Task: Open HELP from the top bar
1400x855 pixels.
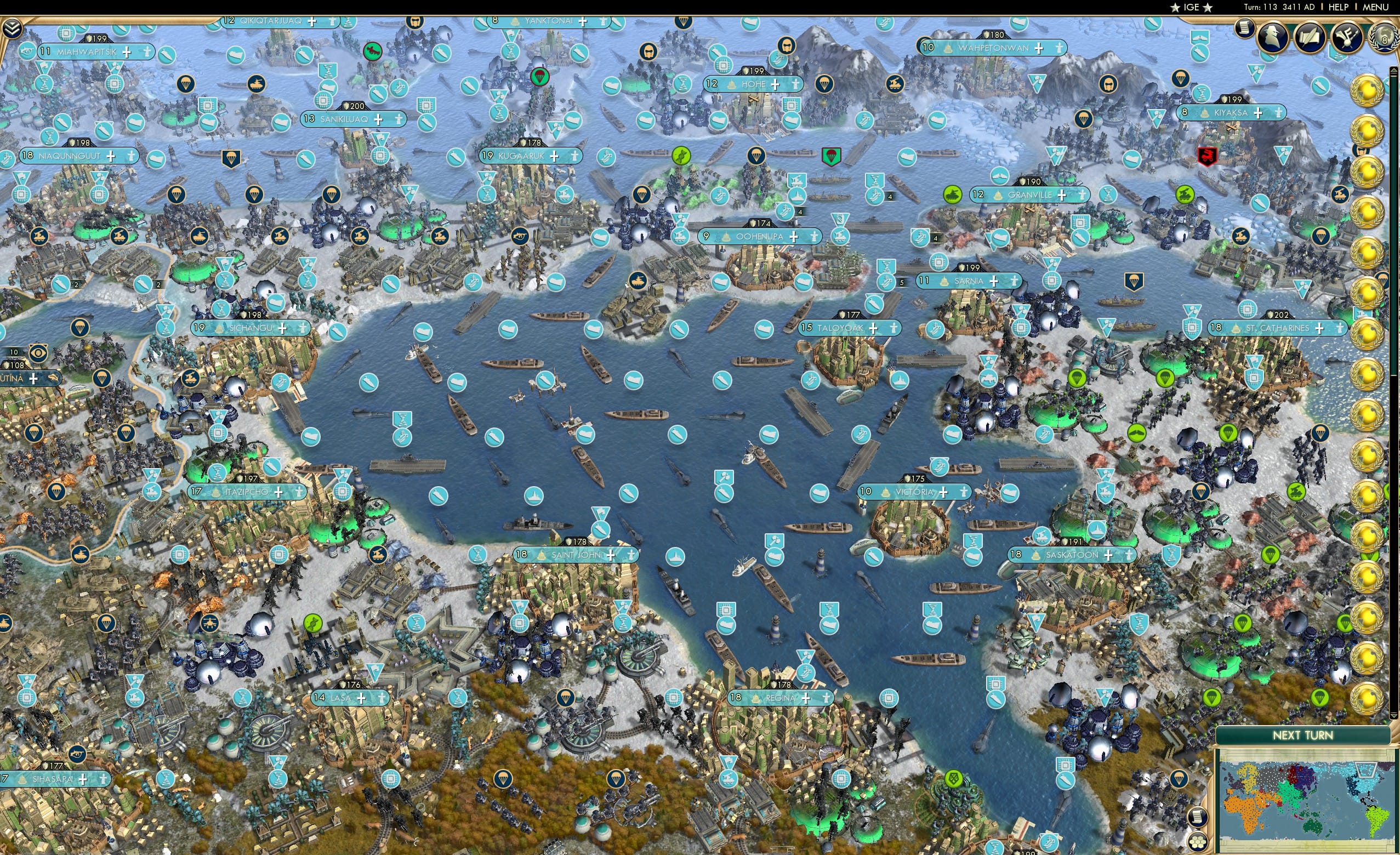Action: click(1339, 7)
